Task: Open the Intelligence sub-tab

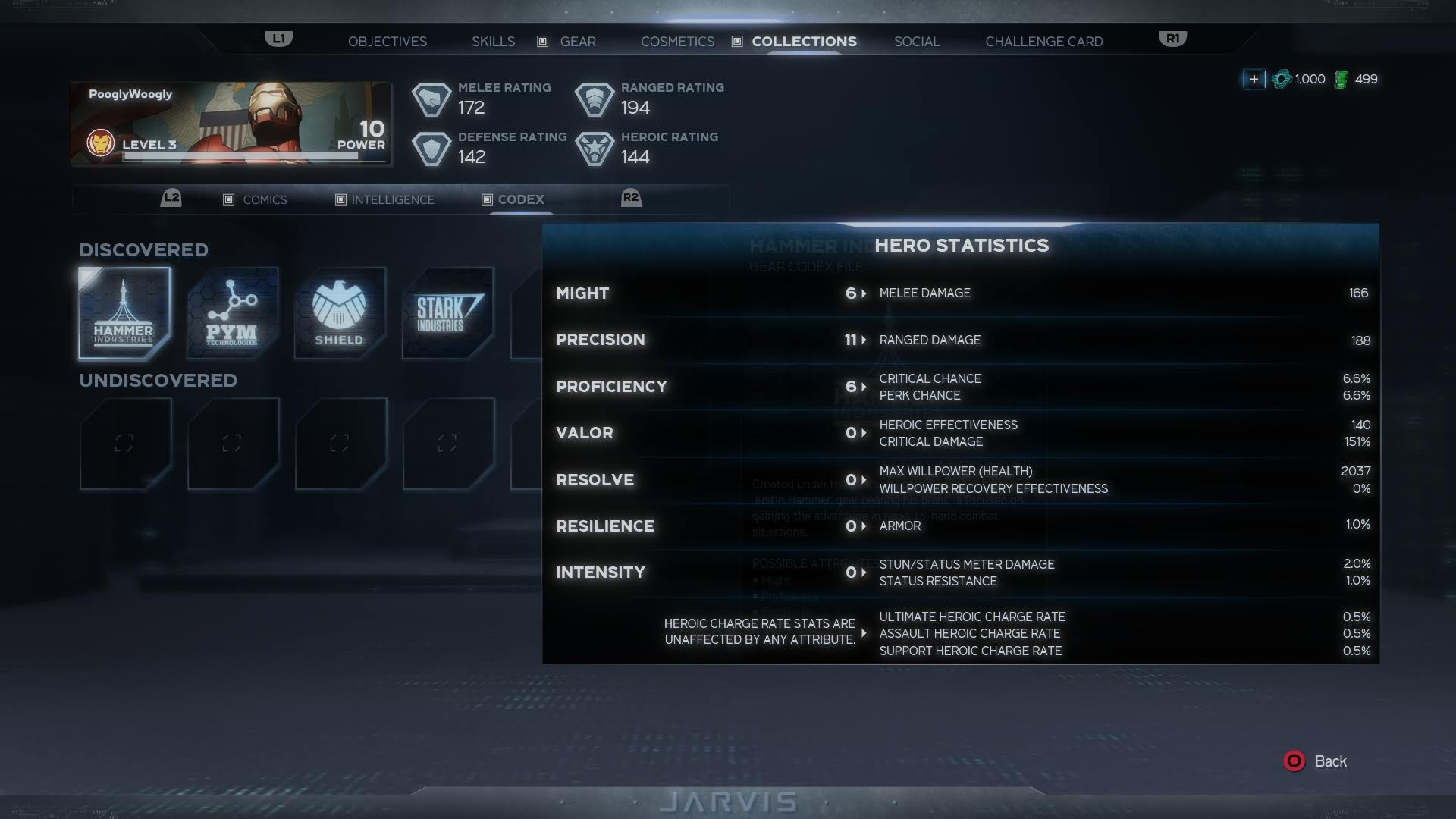Action: click(x=392, y=199)
